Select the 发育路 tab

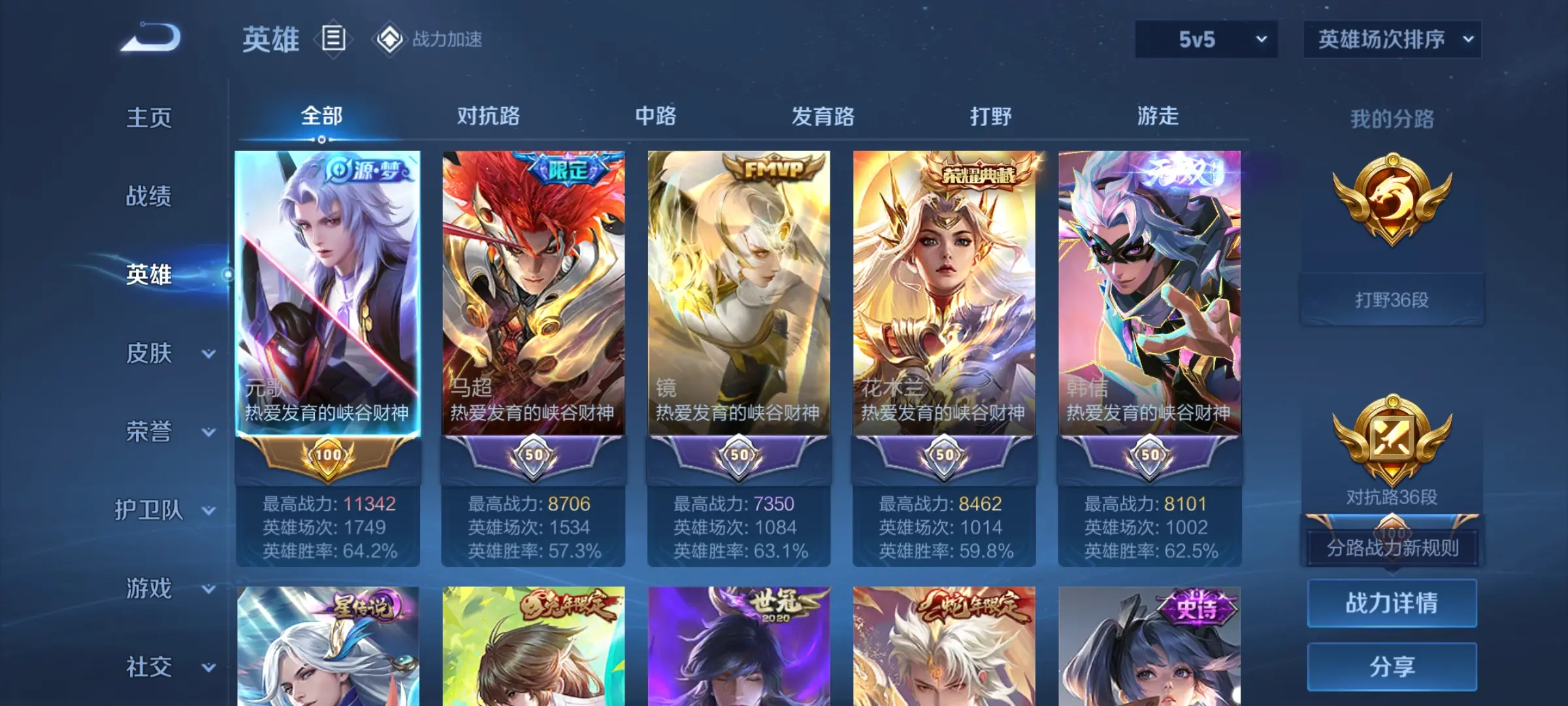click(823, 116)
